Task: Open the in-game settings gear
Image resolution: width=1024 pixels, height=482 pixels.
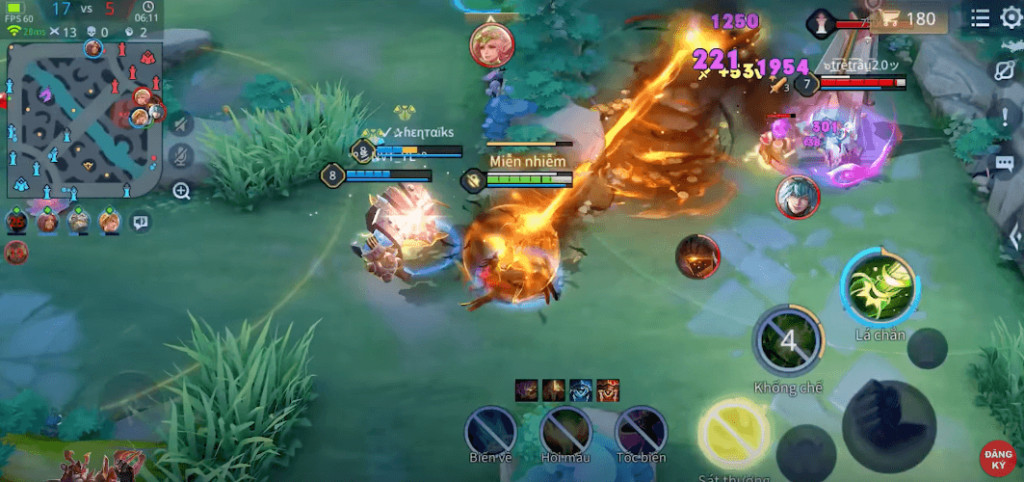Action: pyautogui.click(x=1012, y=17)
